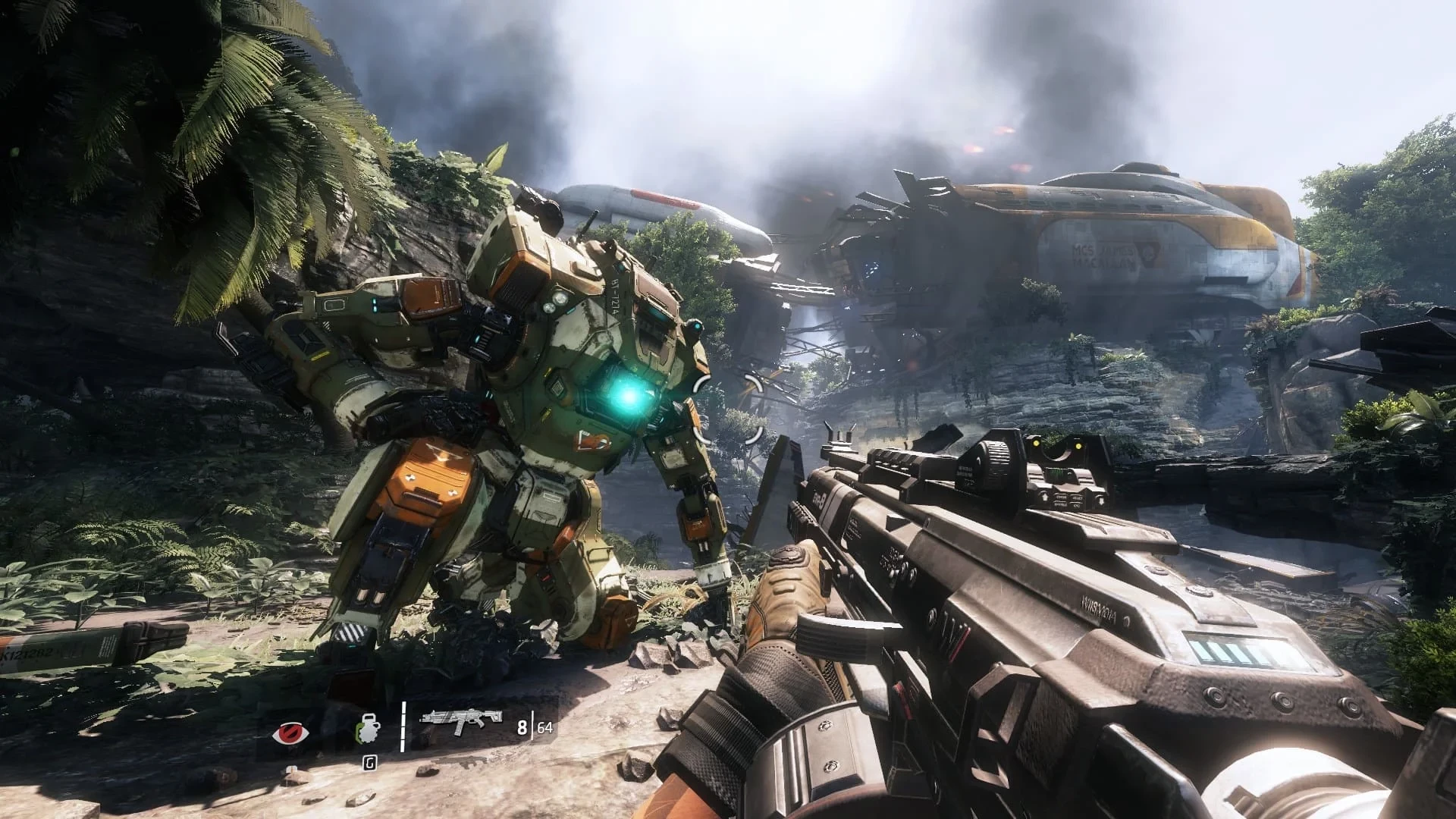The width and height of the screenshot is (1456, 819).
Task: Activate the cloak ability eye icon
Action: click(288, 733)
